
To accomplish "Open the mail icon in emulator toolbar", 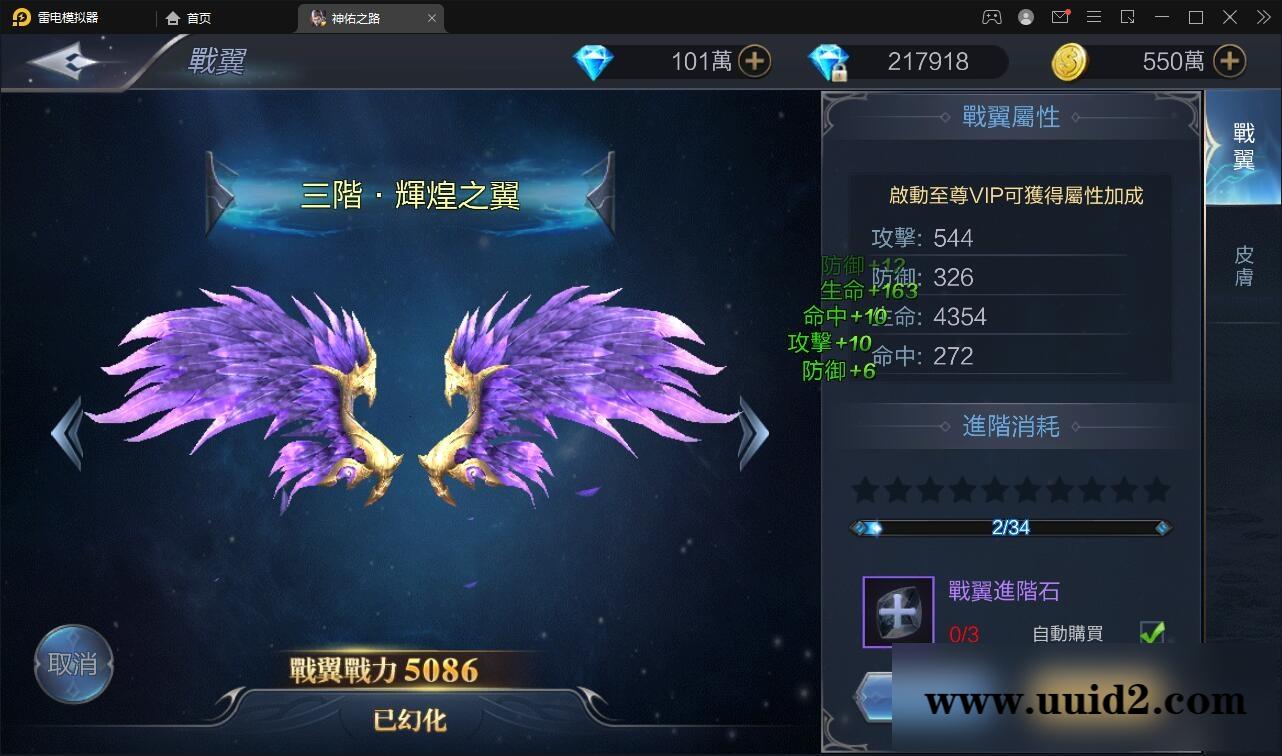I will click(1060, 17).
